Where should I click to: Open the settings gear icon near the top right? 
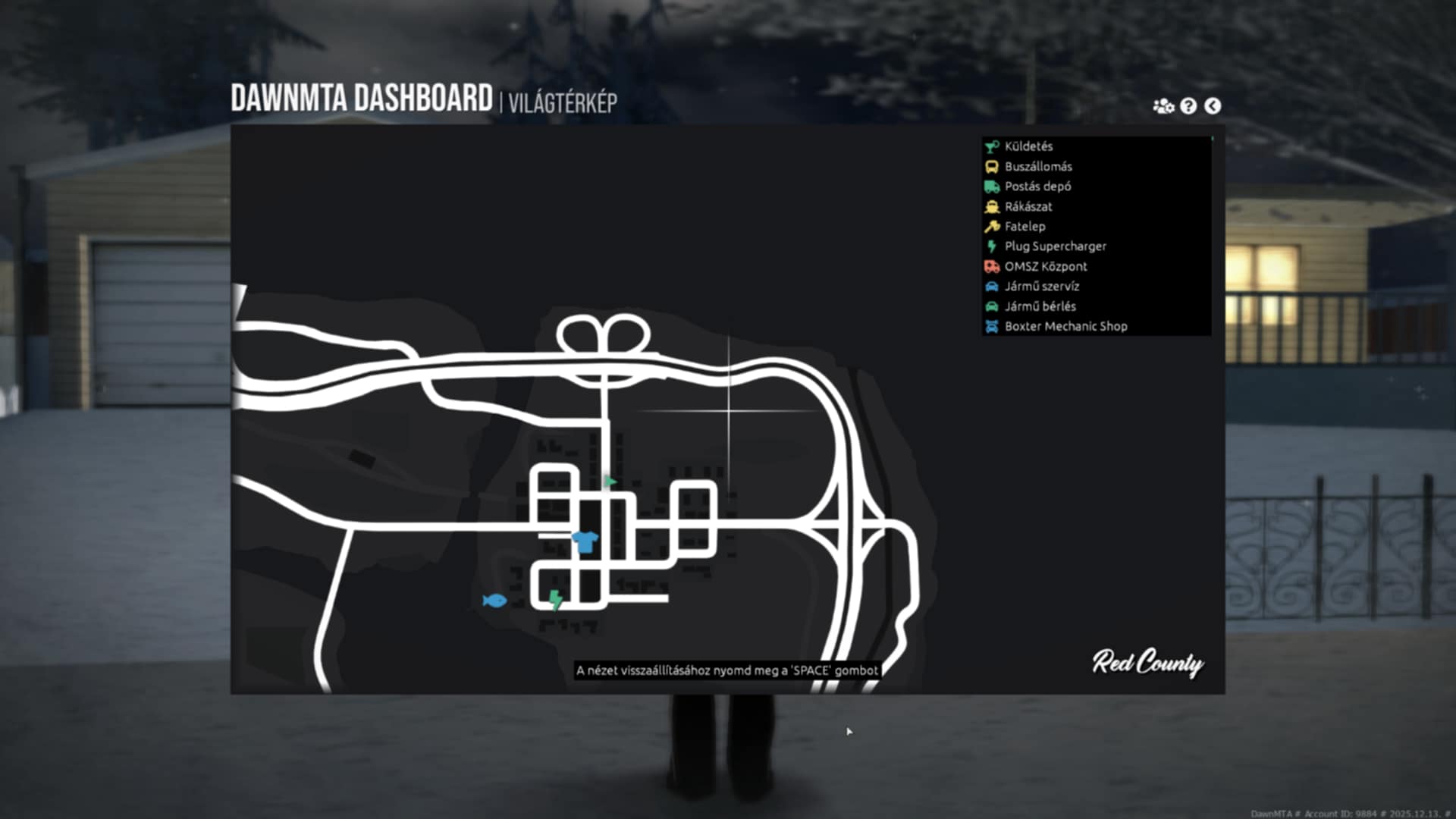(1162, 105)
